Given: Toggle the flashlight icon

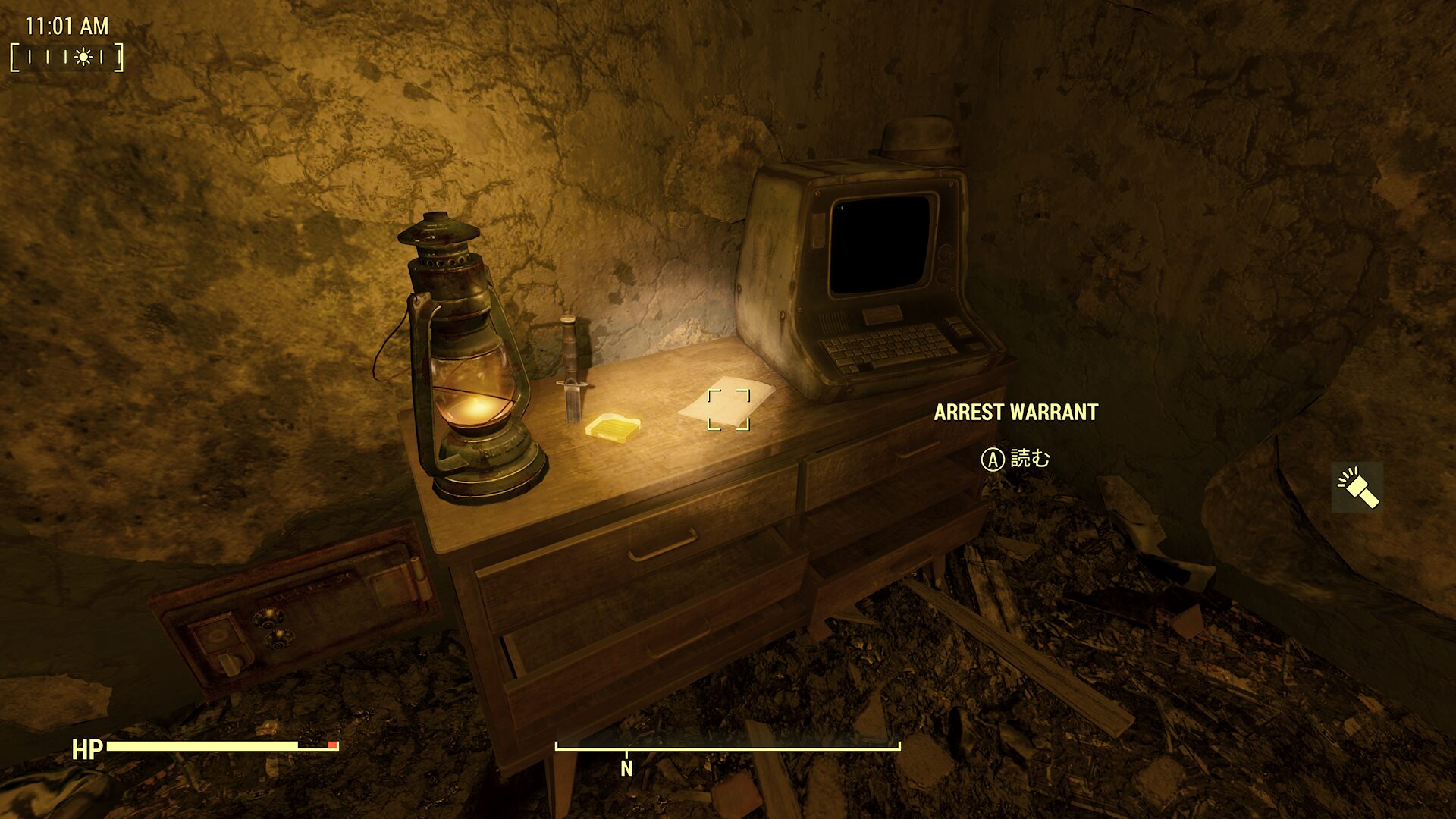Looking at the screenshot, I should coord(1357,487).
